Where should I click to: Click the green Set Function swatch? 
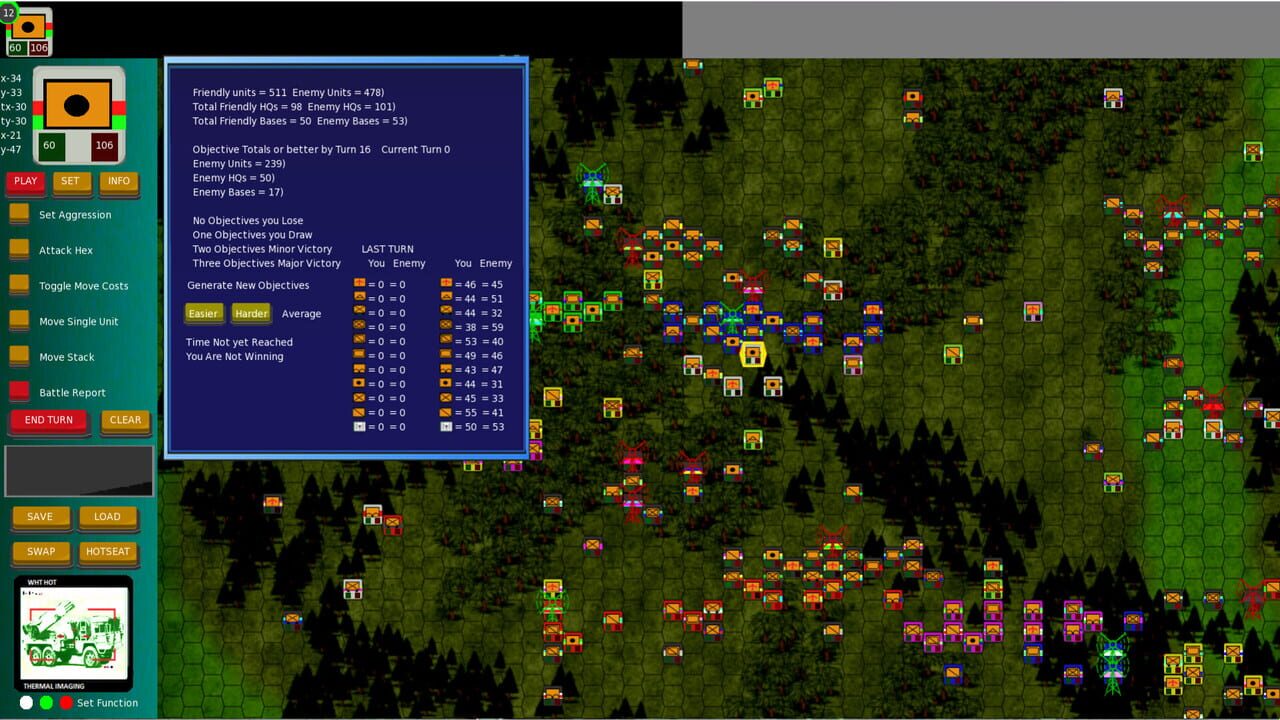(44, 703)
